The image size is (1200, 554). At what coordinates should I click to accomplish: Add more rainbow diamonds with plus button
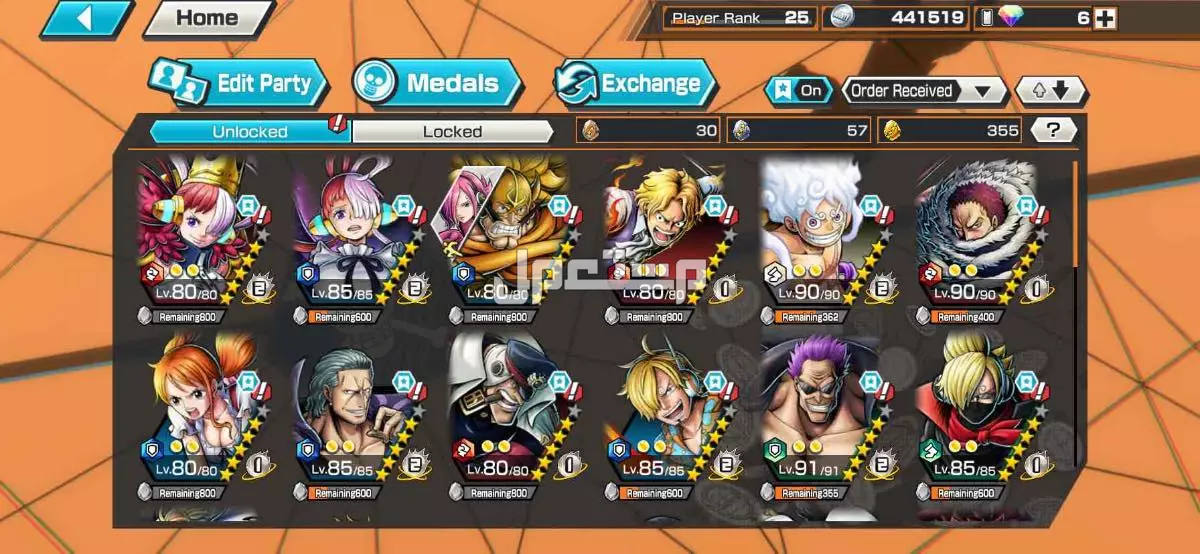click(x=1104, y=18)
